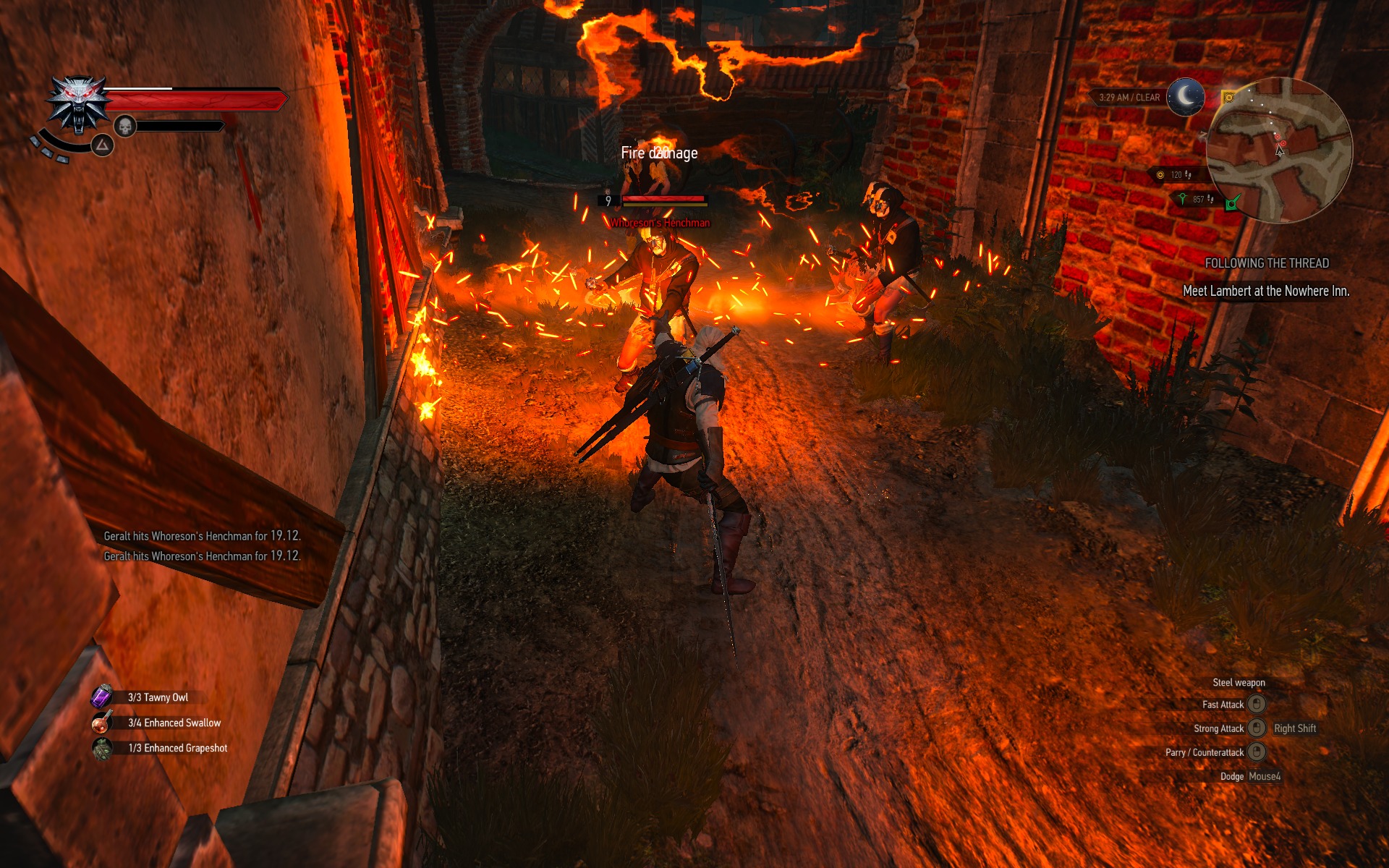Select the green marker on minimap edge
The image size is (1389, 868).
pos(1233,203)
